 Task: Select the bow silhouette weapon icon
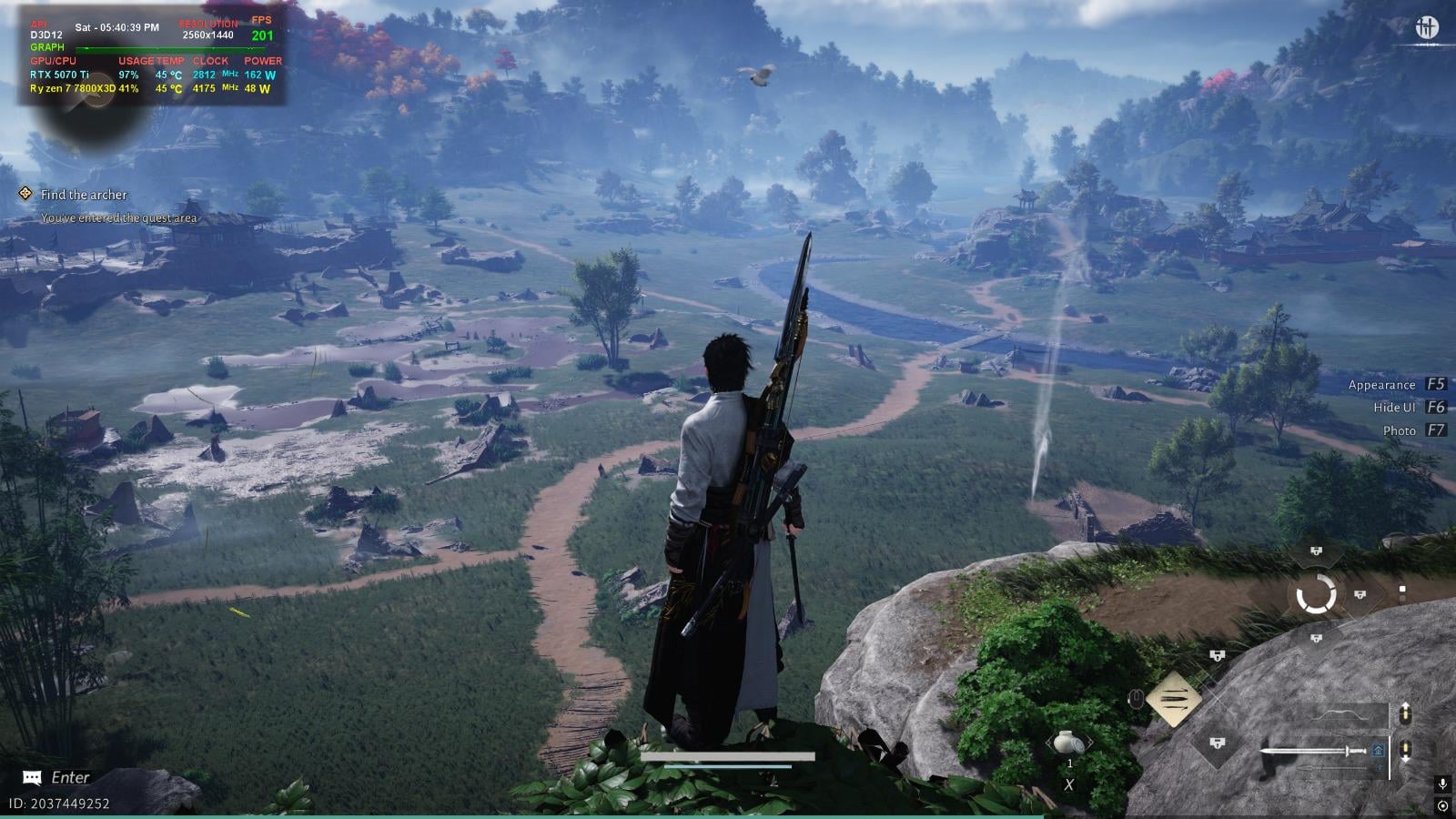coord(1340,715)
